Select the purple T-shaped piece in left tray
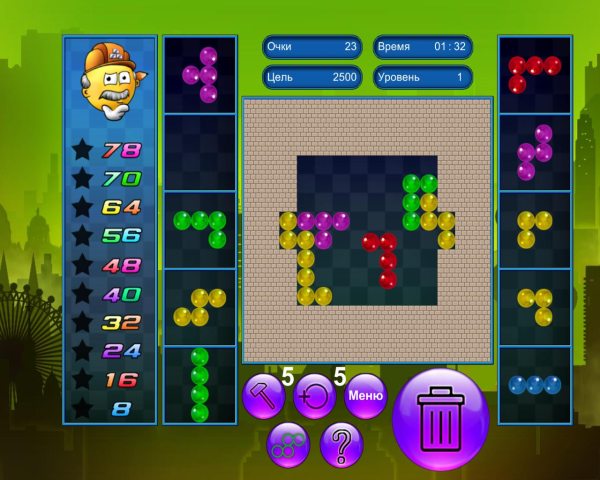 coord(201,75)
